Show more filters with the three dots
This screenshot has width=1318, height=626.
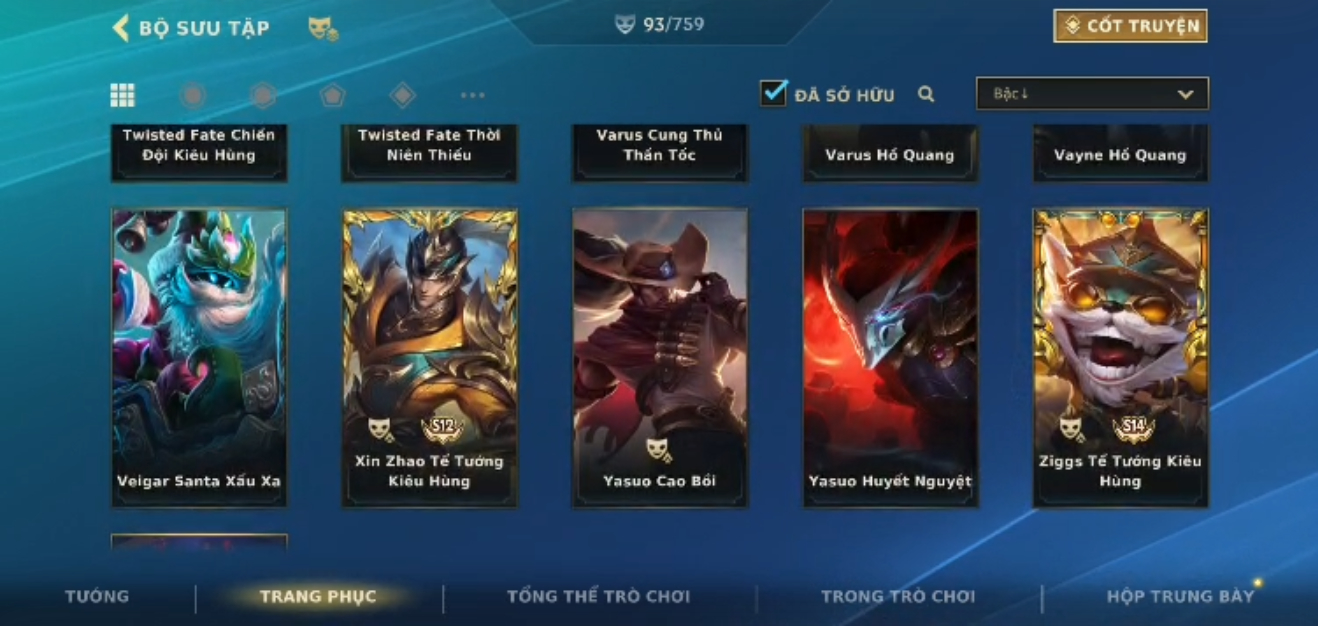[472, 95]
